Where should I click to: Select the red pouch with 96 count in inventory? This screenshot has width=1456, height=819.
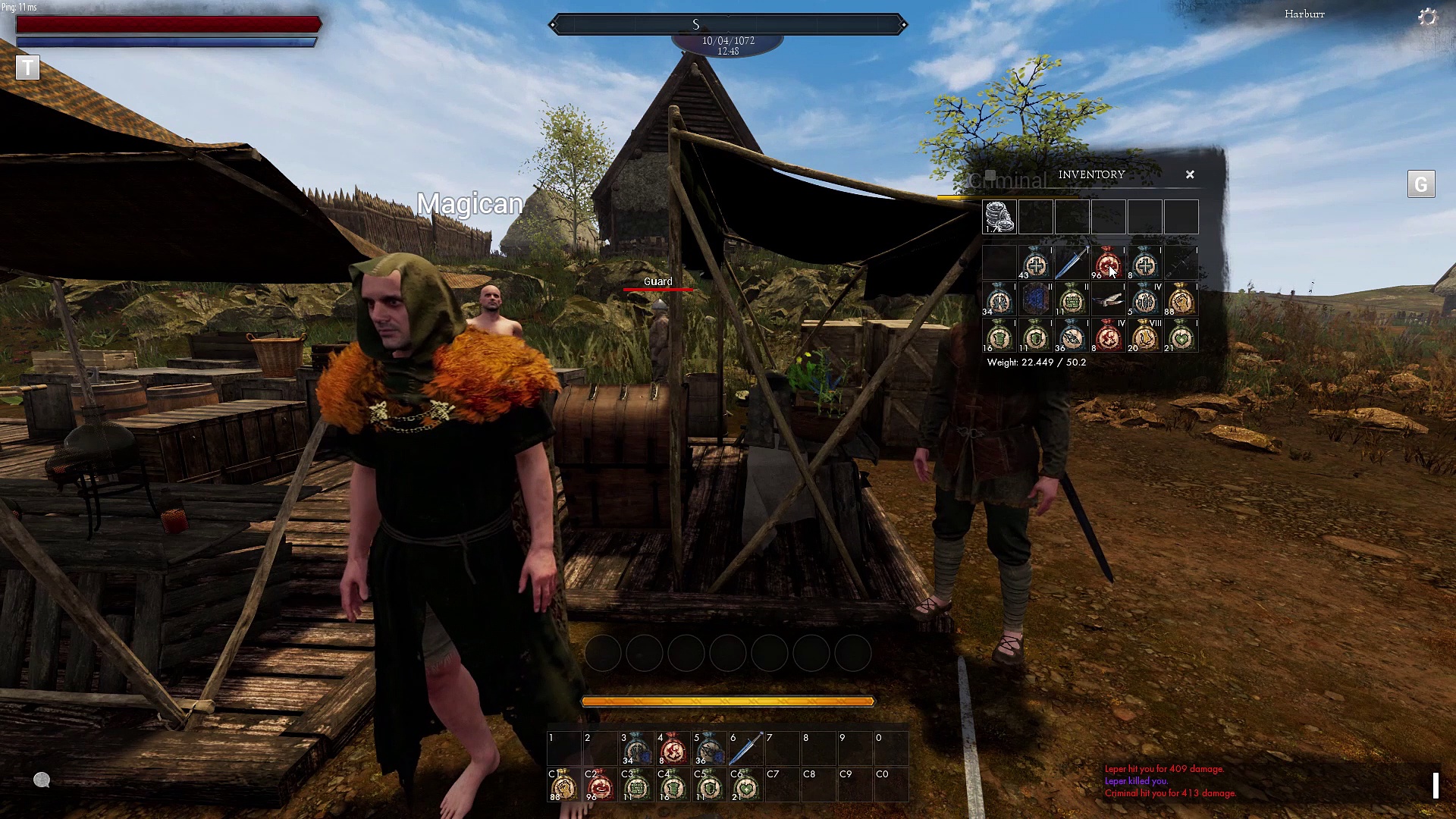(1108, 264)
